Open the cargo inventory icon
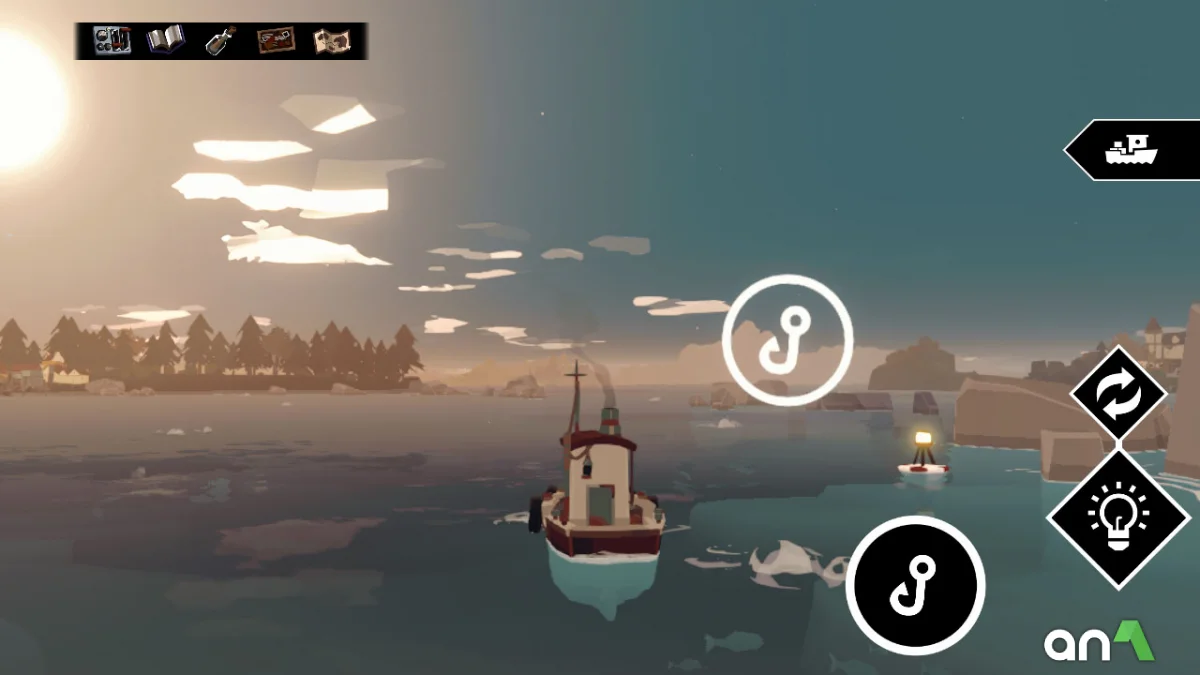The width and height of the screenshot is (1200, 675). [112, 40]
